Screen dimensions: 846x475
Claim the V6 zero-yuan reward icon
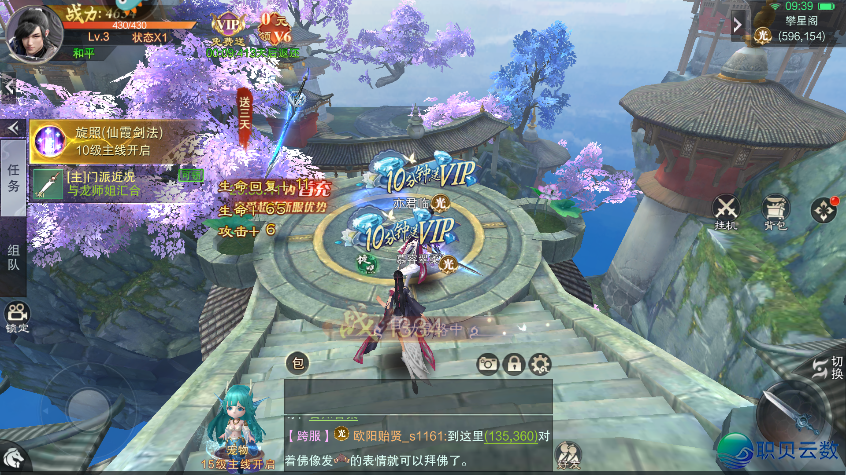pyautogui.click(x=275, y=28)
